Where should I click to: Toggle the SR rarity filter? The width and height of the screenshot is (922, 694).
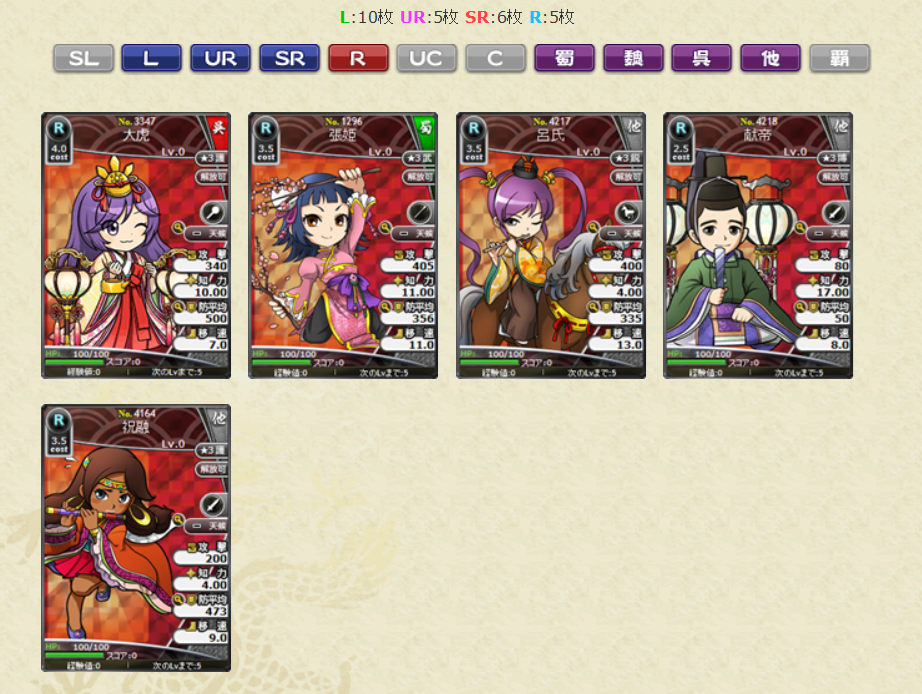pos(289,59)
